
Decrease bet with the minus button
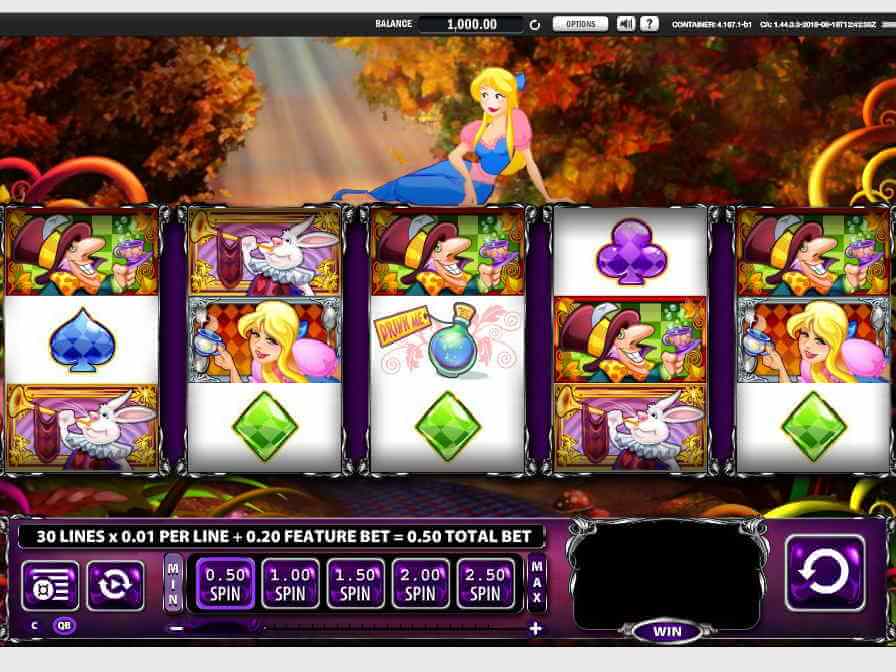pyautogui.click(x=176, y=628)
